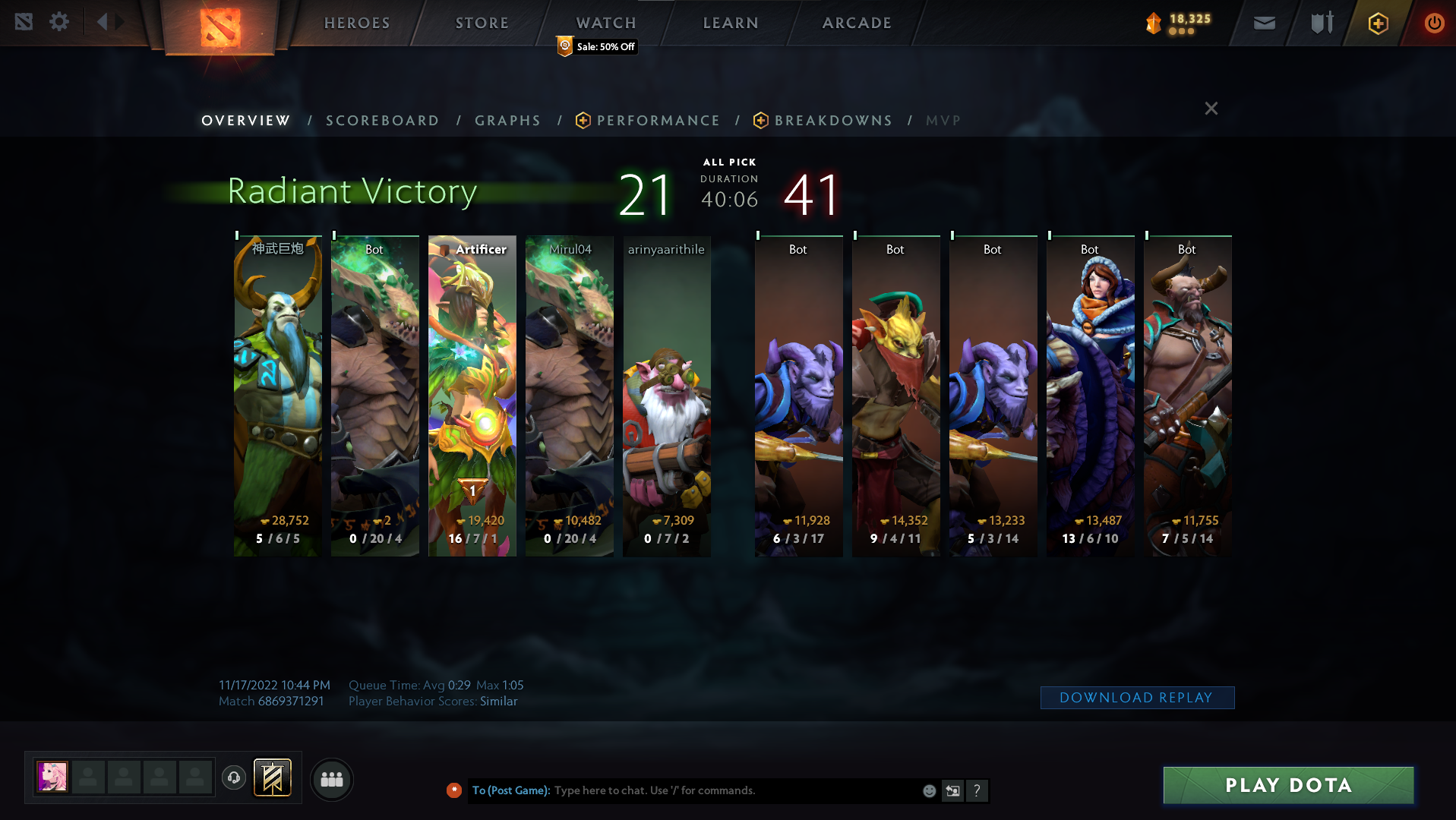
Task: Open the friends list icon near chat bar
Action: (331, 779)
